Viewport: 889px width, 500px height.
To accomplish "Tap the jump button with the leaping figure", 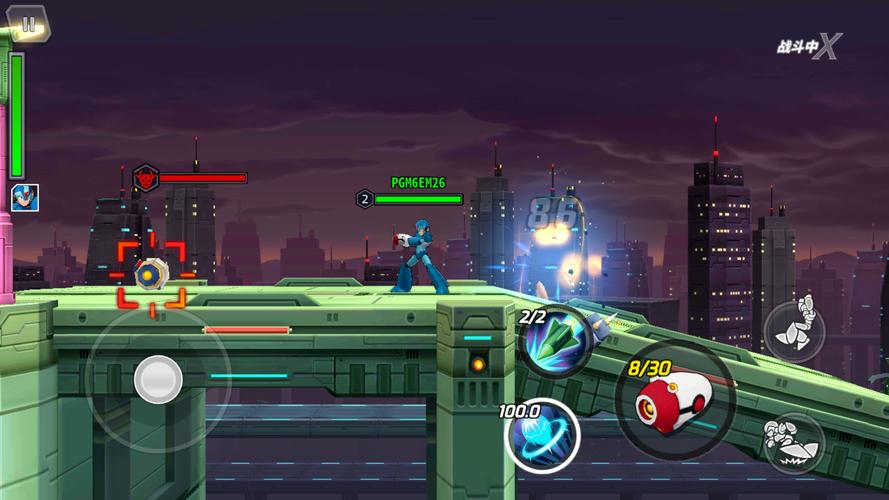I will click(x=794, y=330).
